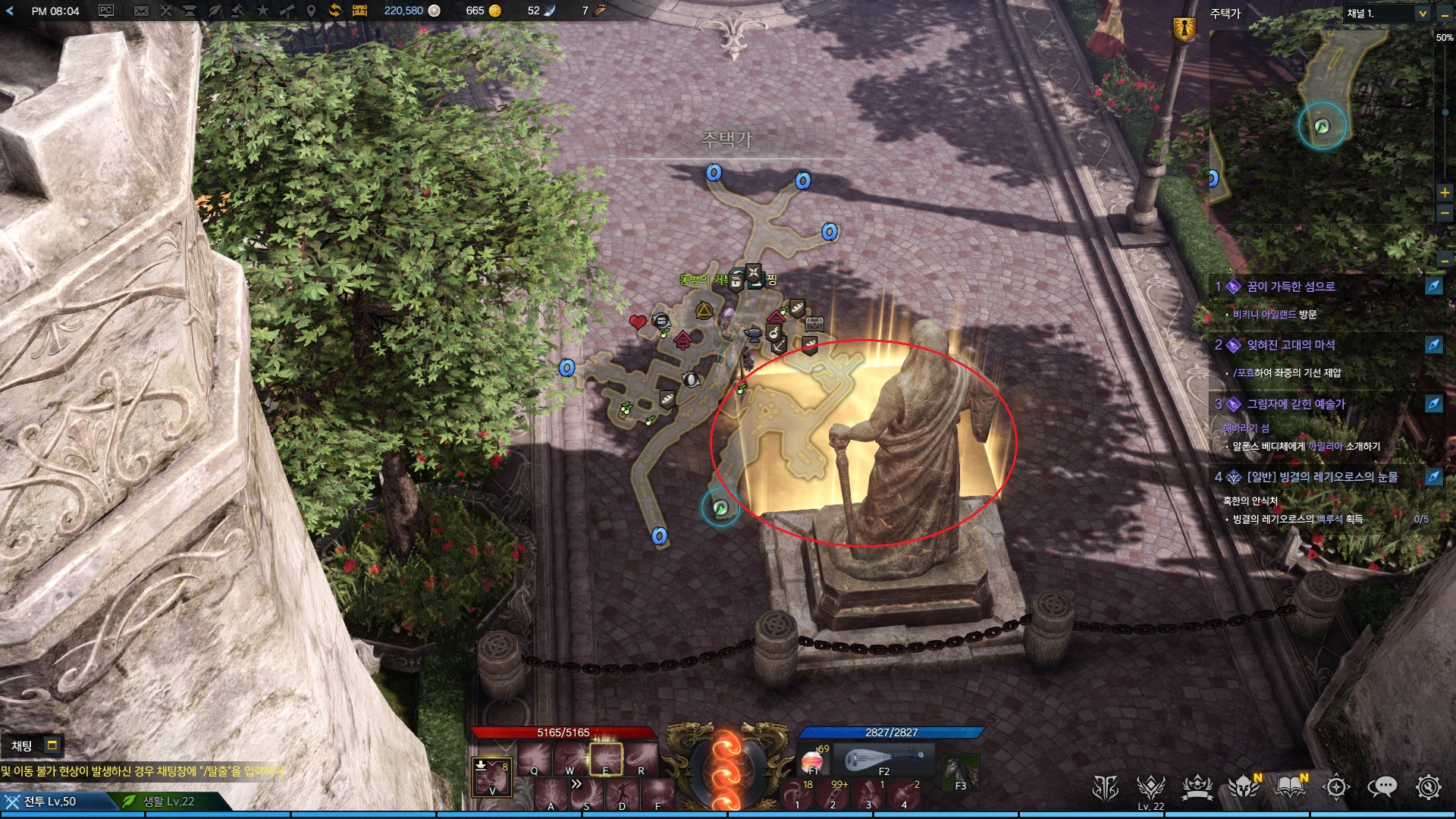
Task: Zoom in the minimap with plus button
Action: tap(1445, 193)
